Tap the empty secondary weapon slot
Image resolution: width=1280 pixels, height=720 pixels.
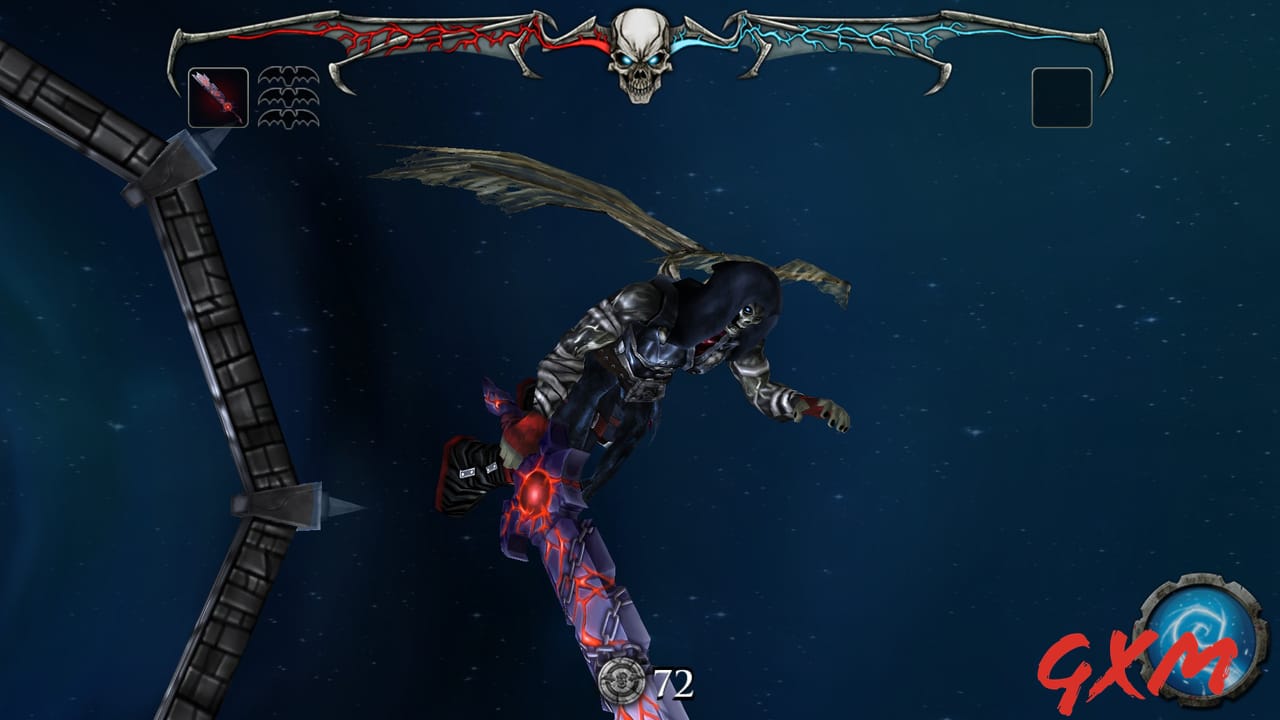click(1063, 97)
